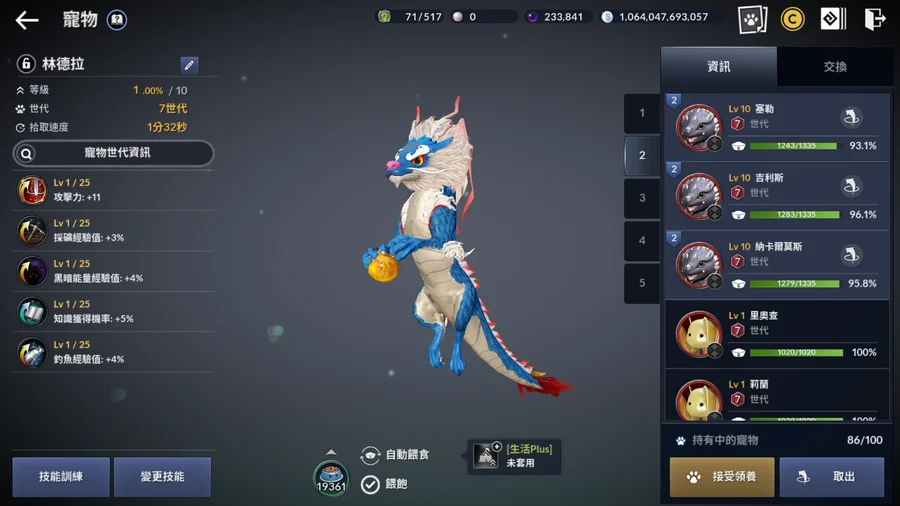Viewport: 900px width, 506px height.
Task: Select the 採礦經驗值 +3% skill
Action: tap(113, 231)
